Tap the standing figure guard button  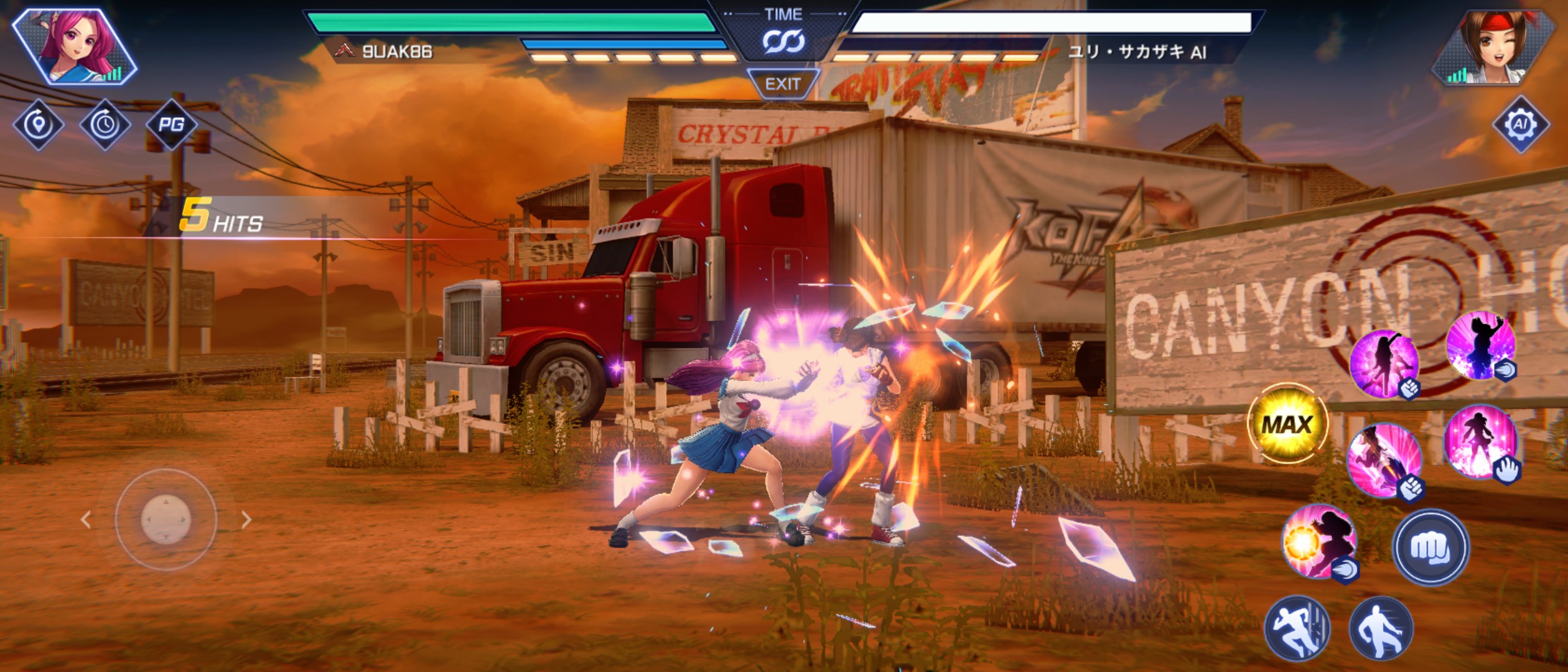coord(1381,627)
